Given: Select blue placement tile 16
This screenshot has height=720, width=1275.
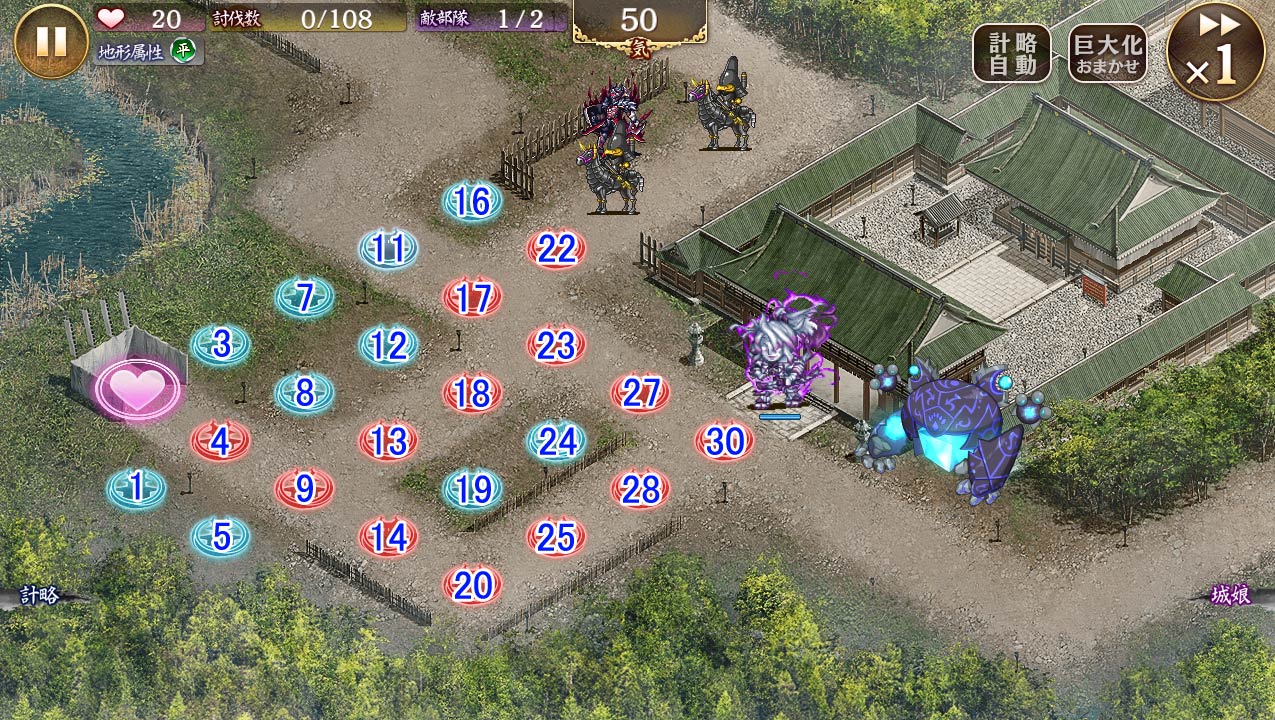Looking at the screenshot, I should point(472,202).
